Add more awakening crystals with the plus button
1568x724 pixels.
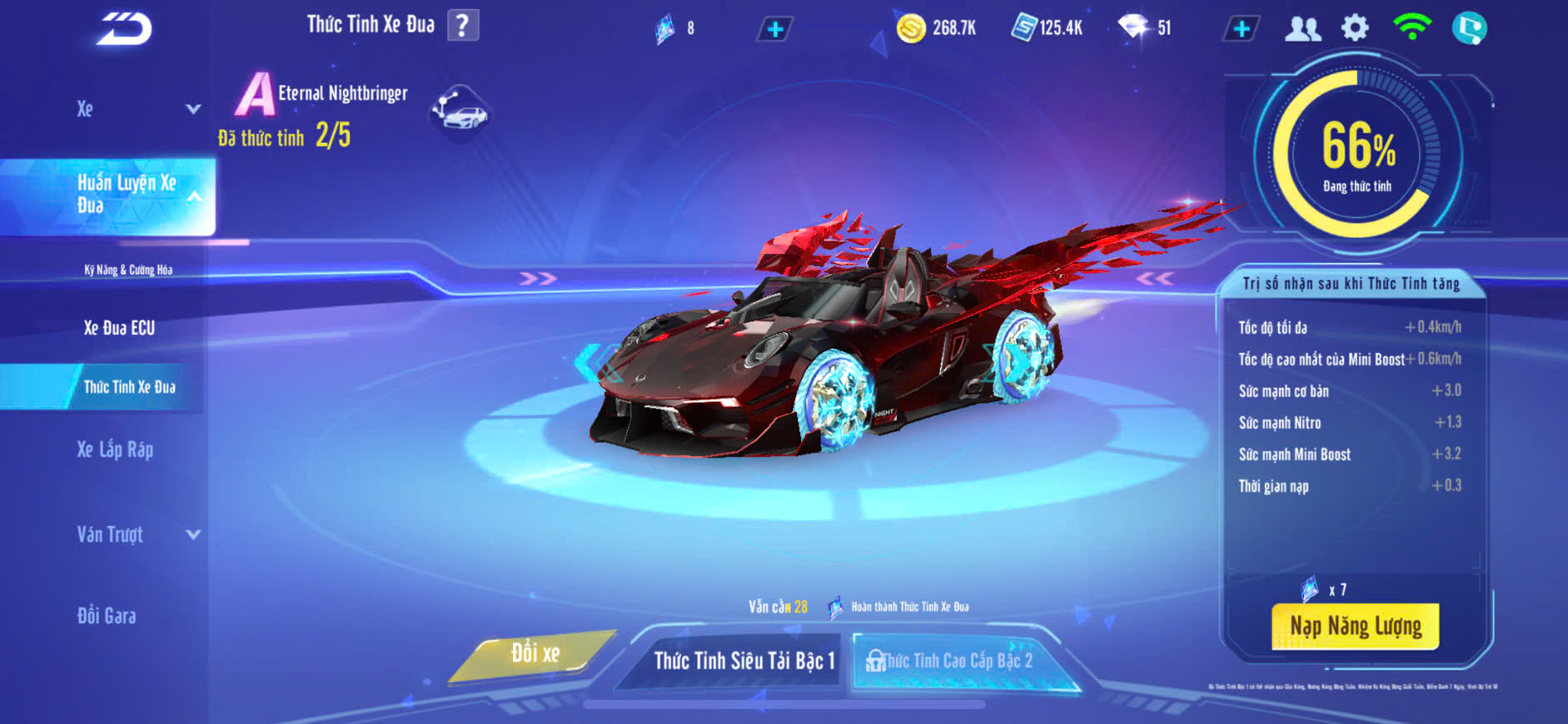point(774,29)
